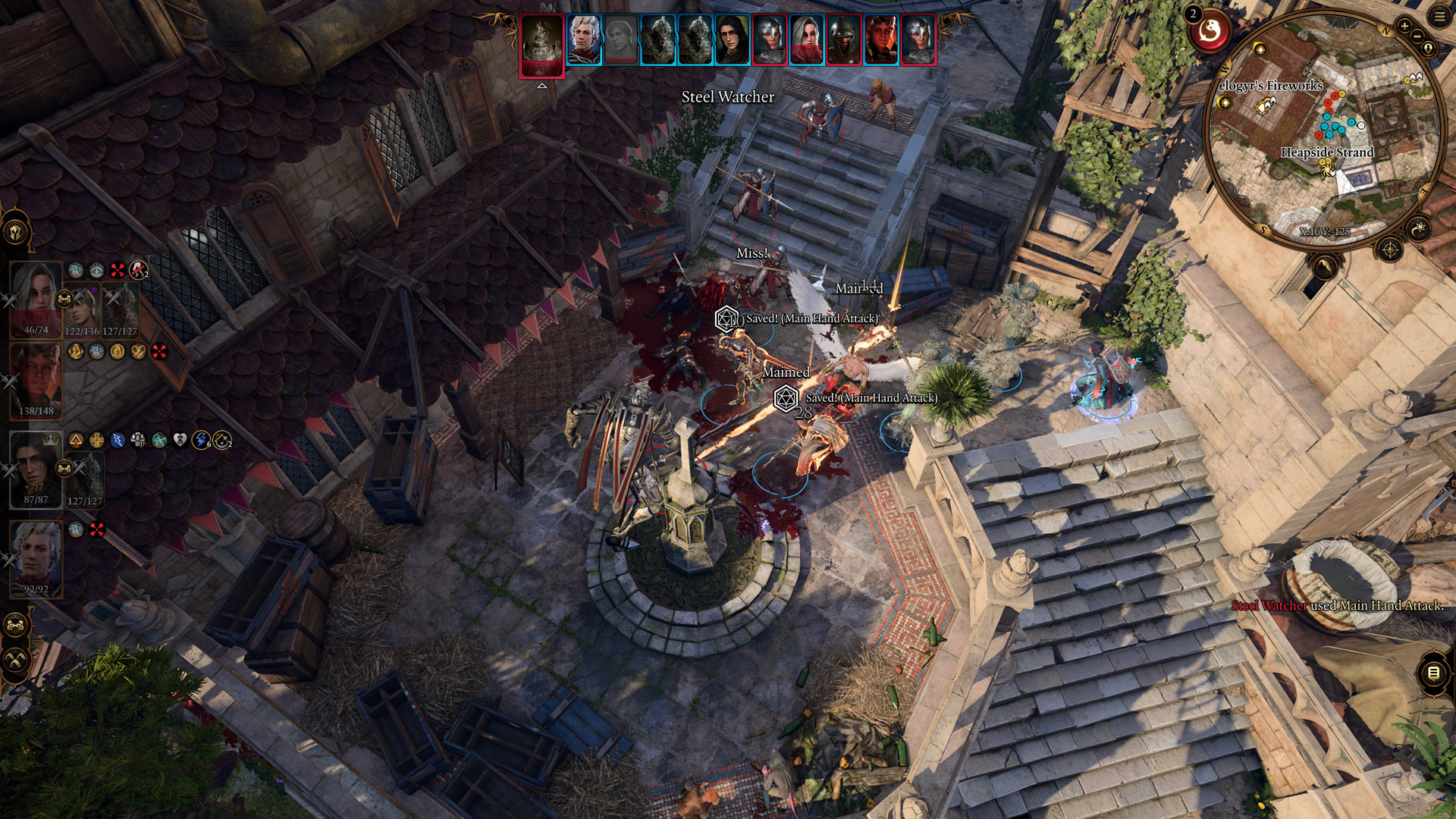
Task: Select Karlach's party portrait showing 138/148
Action: click(x=36, y=379)
